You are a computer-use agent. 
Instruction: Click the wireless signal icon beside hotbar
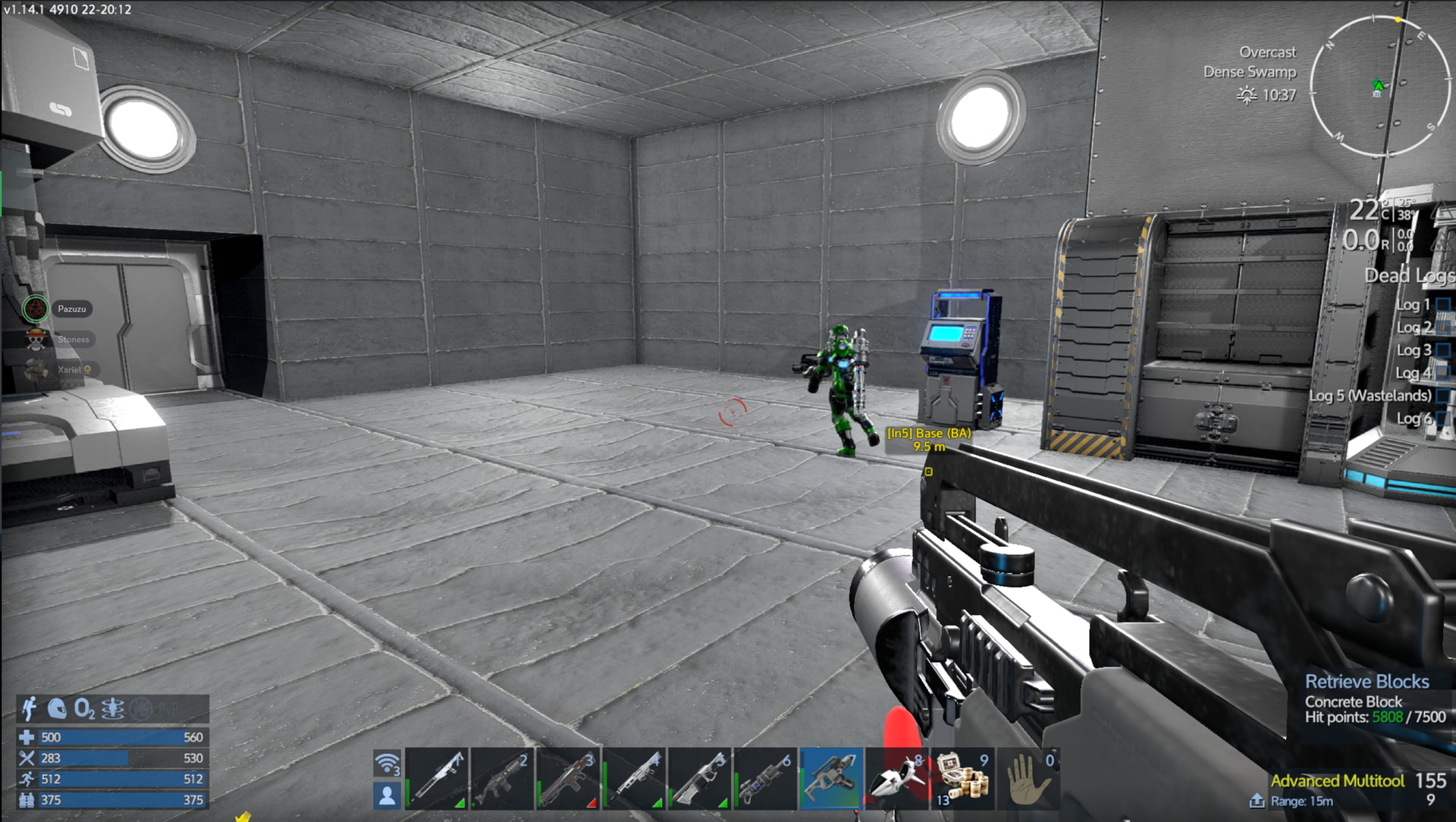[x=387, y=764]
